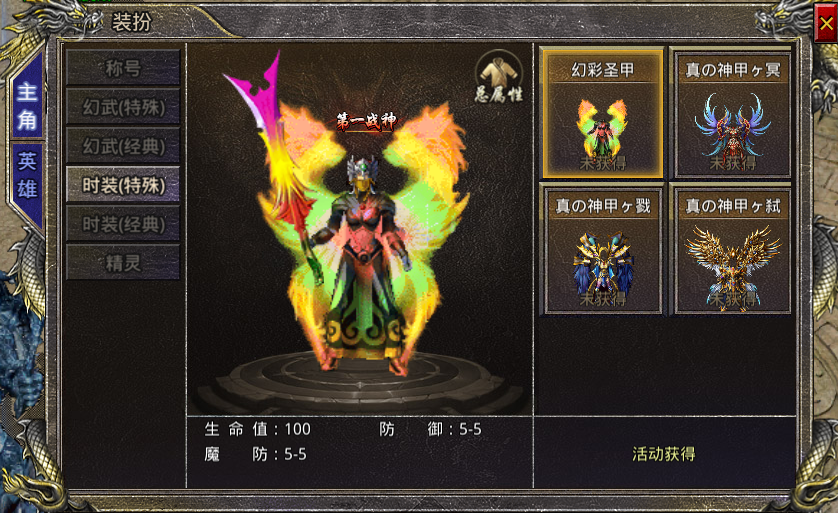Select the 真の神甲ヶ冥 costume tile
This screenshot has height=513, width=838.
[732, 113]
